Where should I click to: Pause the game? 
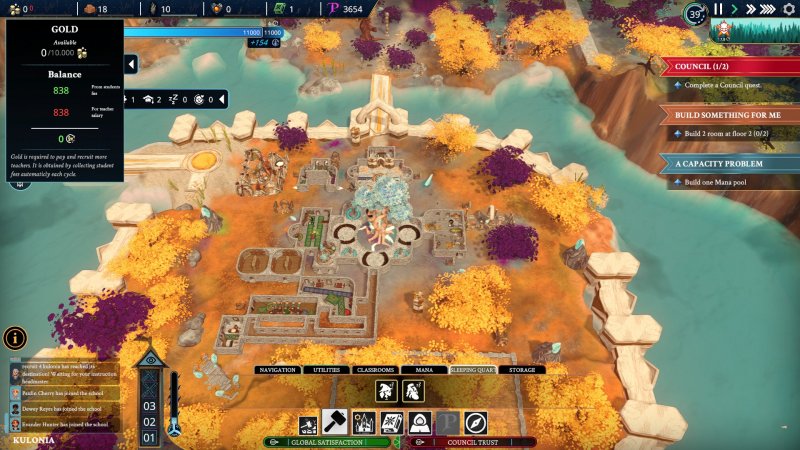[x=717, y=9]
